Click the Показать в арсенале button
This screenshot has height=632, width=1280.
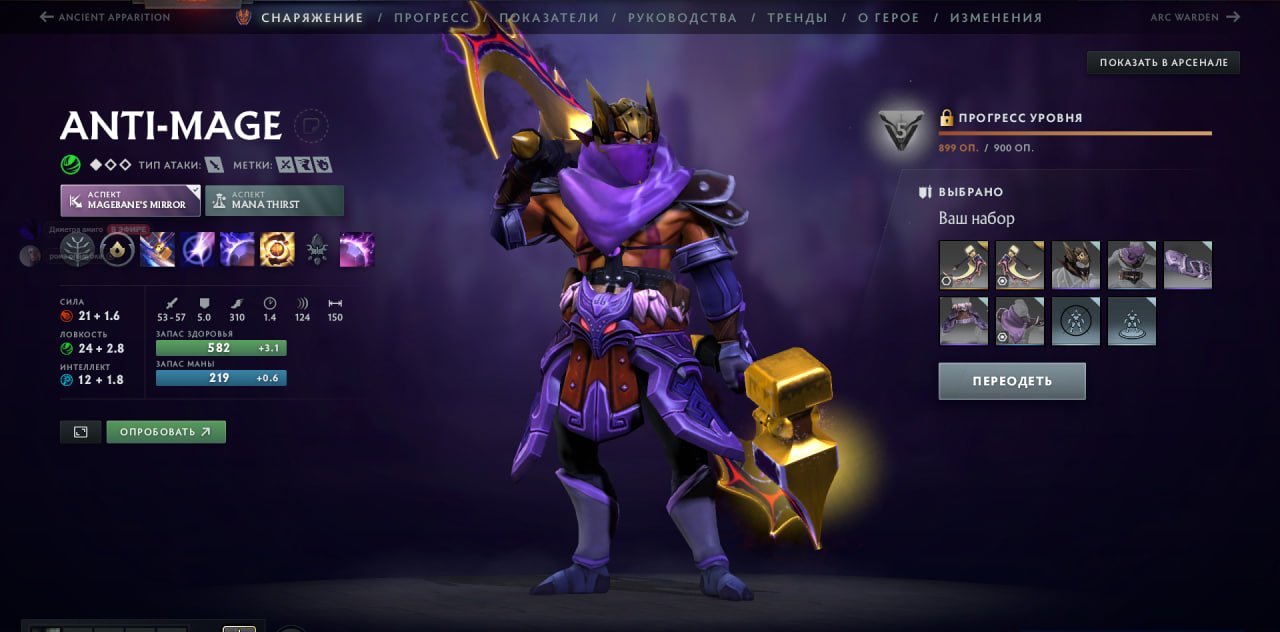pos(1163,63)
